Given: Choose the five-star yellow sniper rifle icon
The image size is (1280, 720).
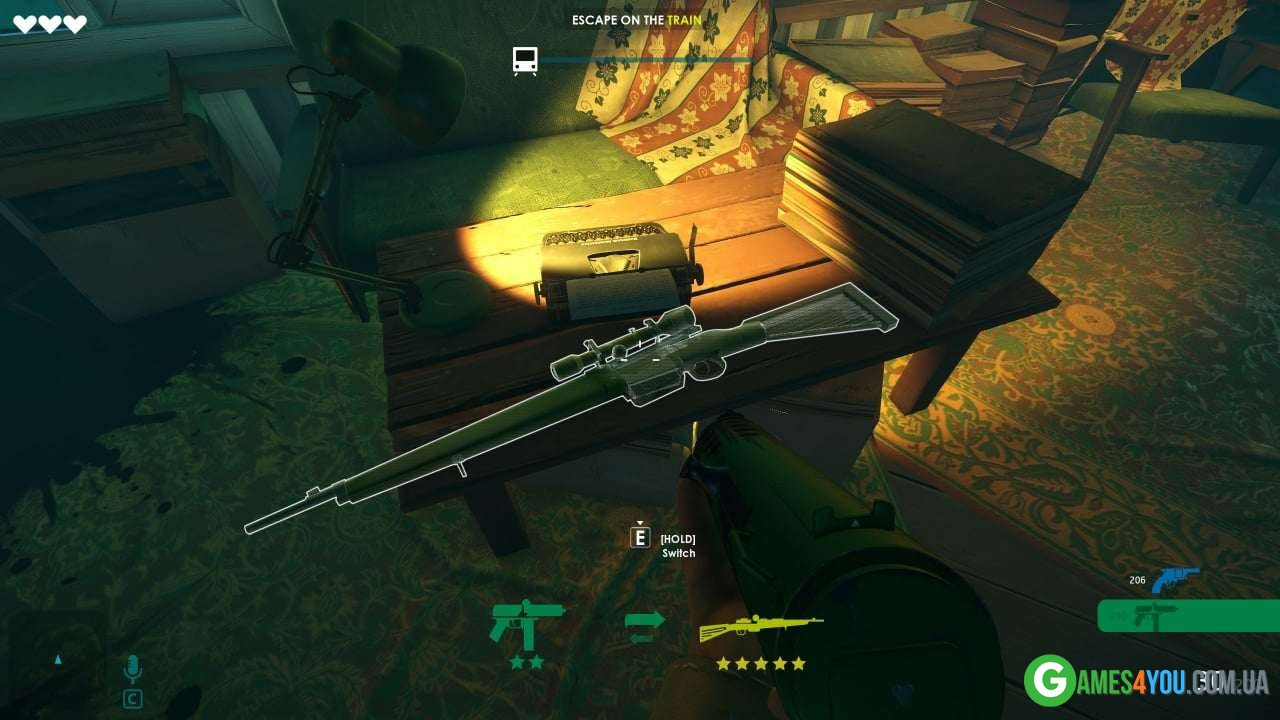Looking at the screenshot, I should coord(761,628).
